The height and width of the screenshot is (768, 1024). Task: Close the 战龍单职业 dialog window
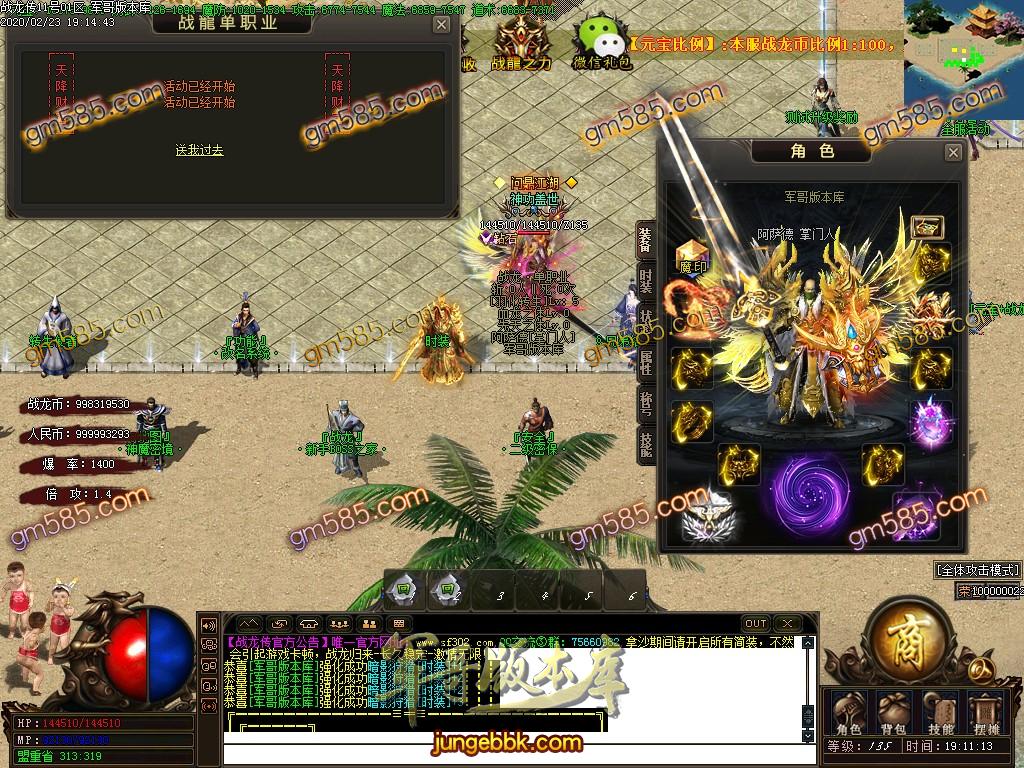[441, 25]
